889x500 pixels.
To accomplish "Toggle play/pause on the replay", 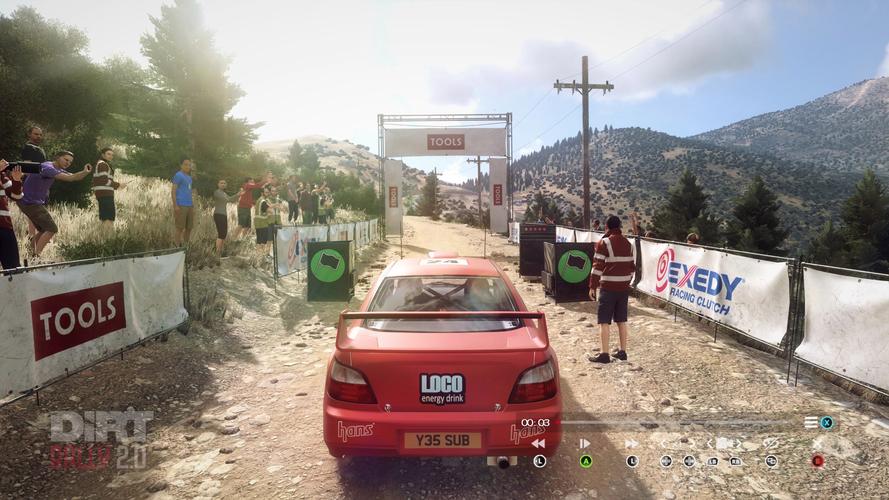I will 585,443.
